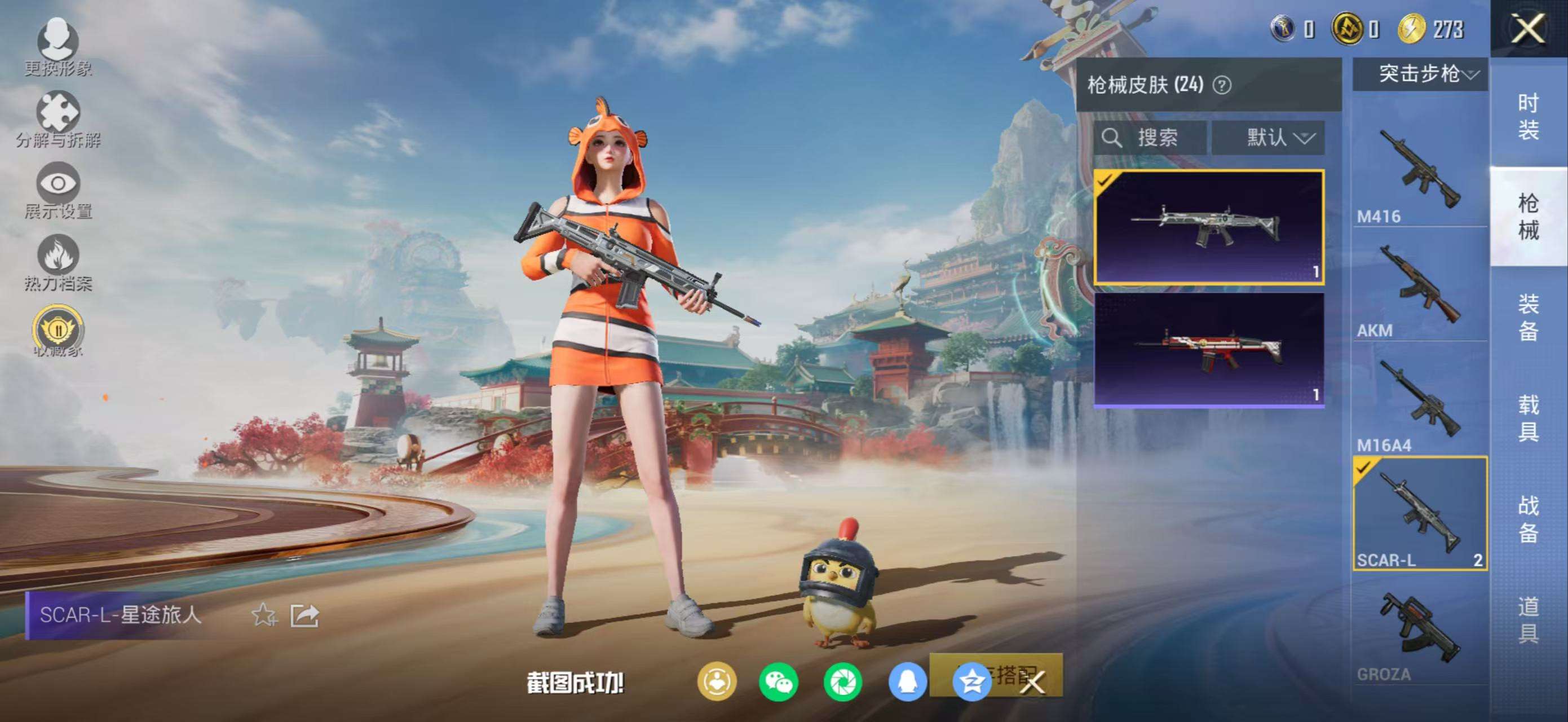Viewport: 1568px width, 722px height.
Task: Click the 搜索 skin search field
Action: (x=1150, y=138)
